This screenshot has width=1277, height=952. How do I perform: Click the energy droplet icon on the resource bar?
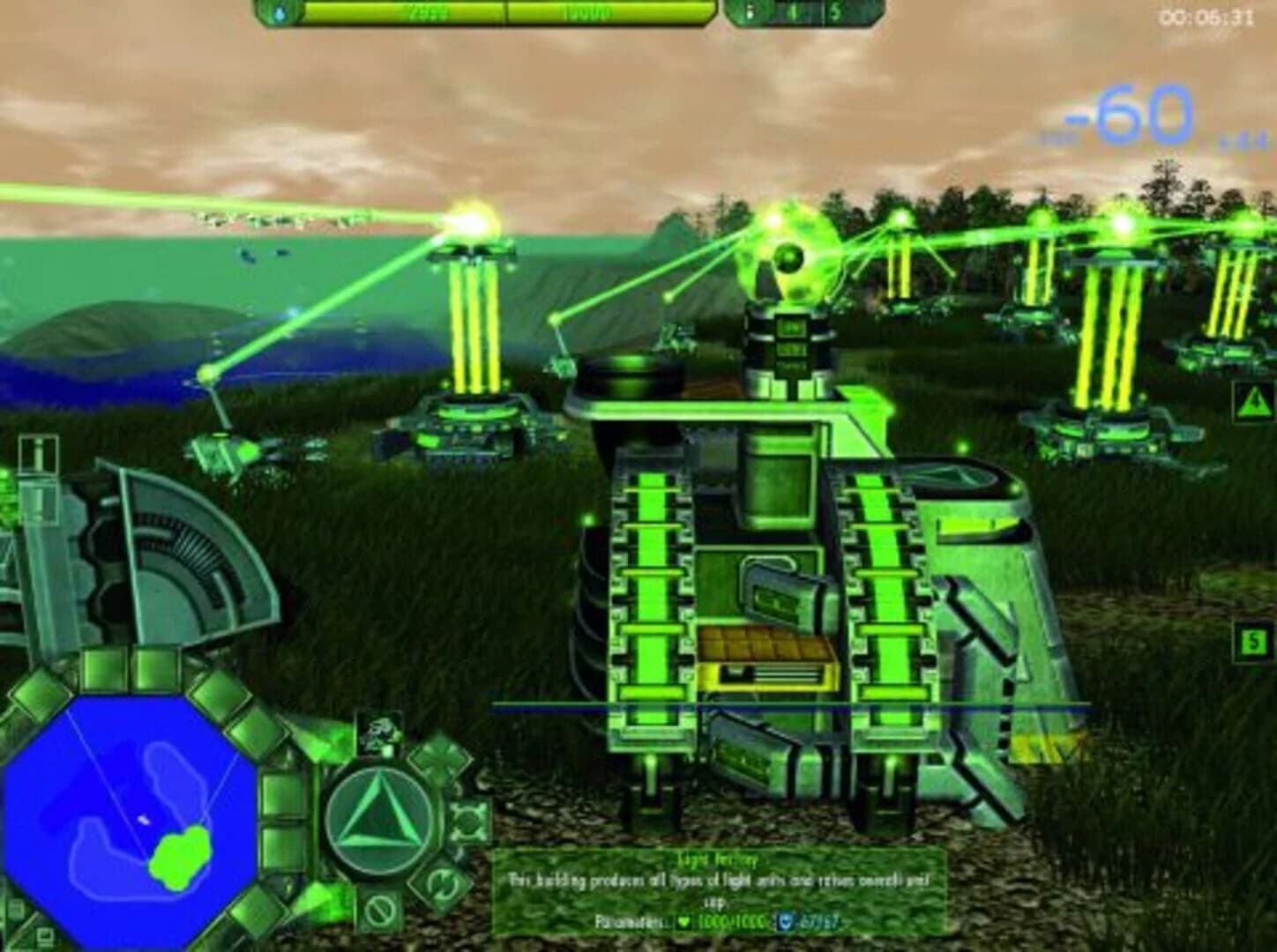pos(280,14)
